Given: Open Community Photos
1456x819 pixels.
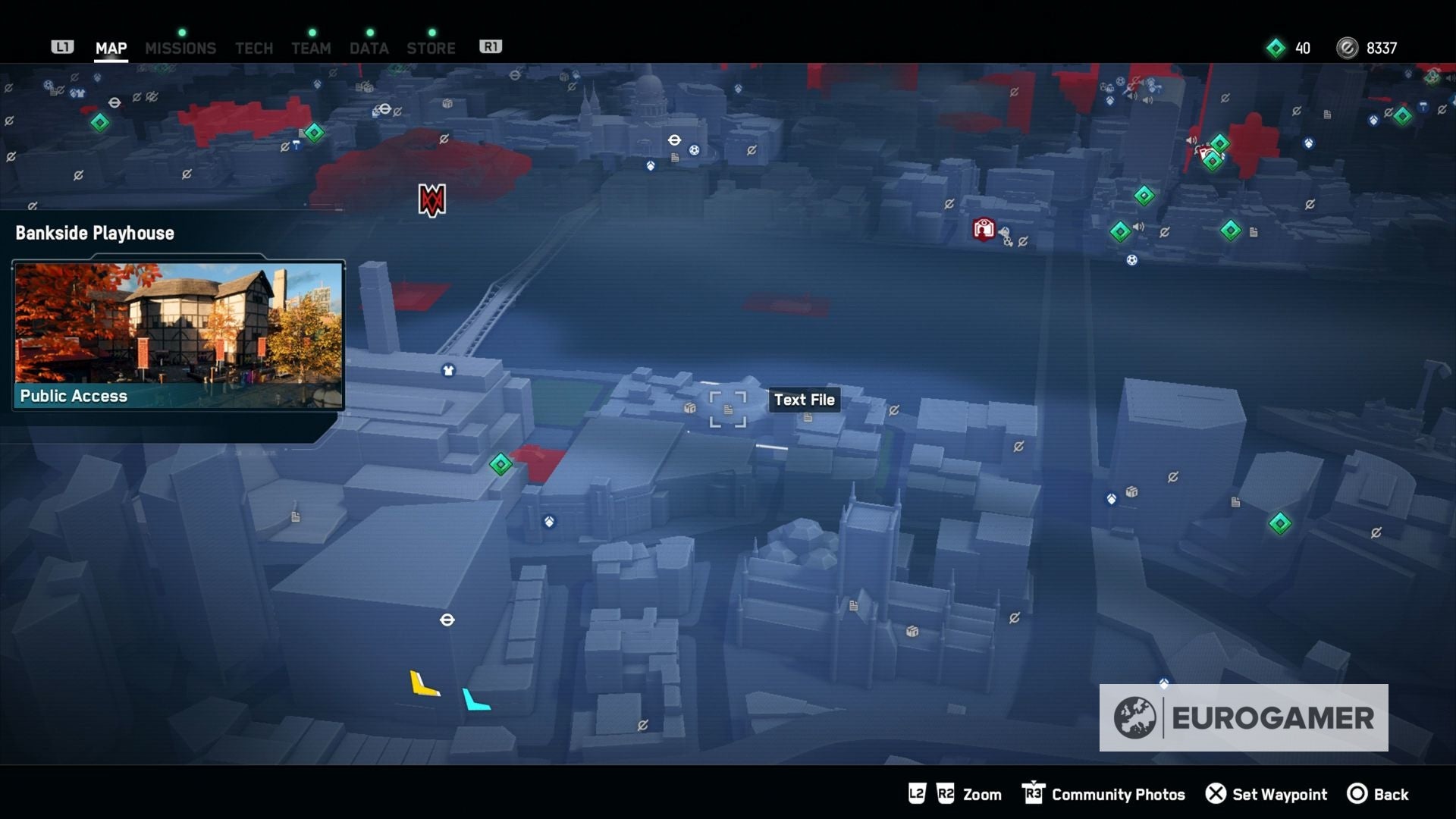Looking at the screenshot, I should pos(1117,794).
